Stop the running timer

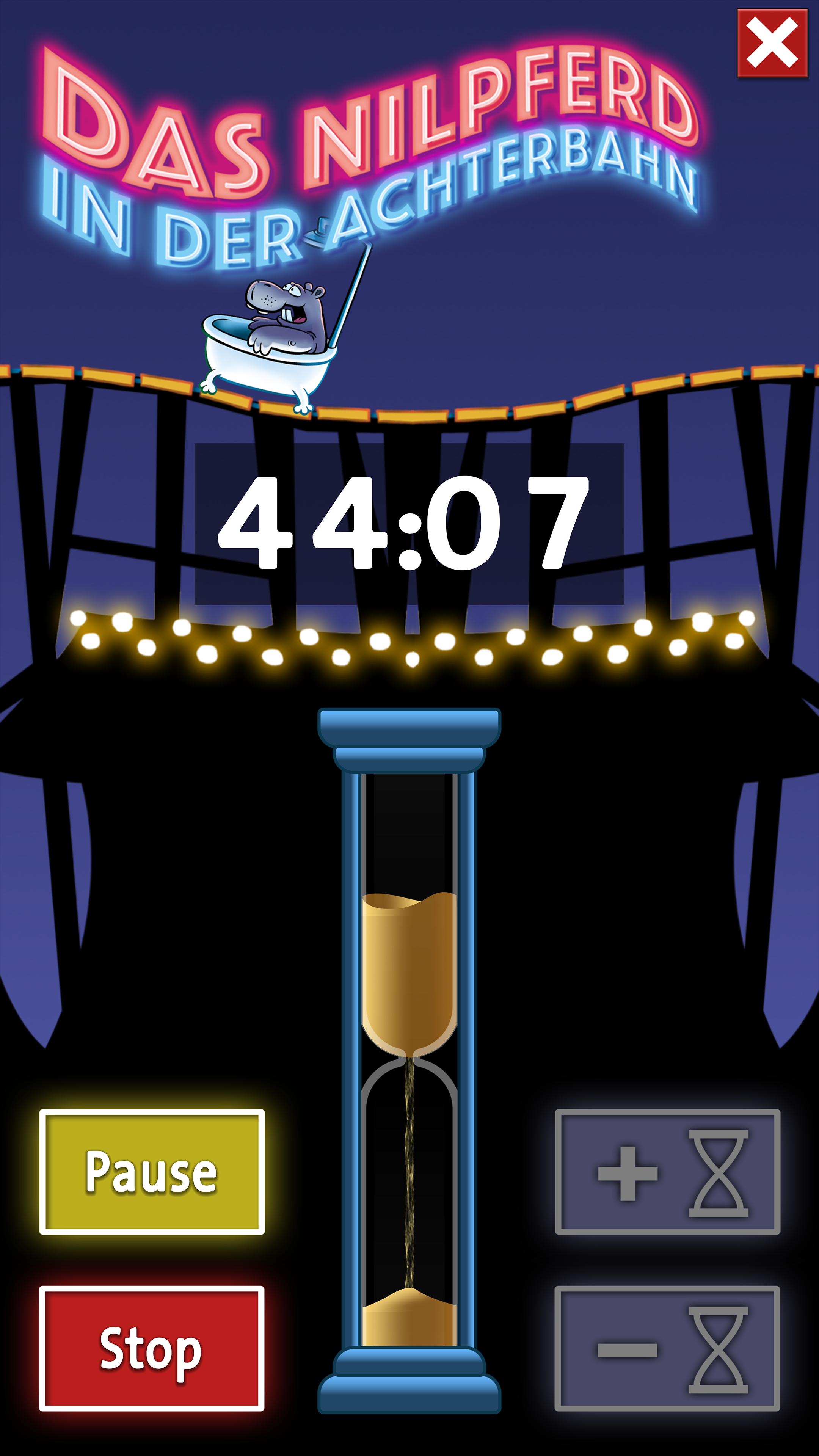coord(152,1348)
